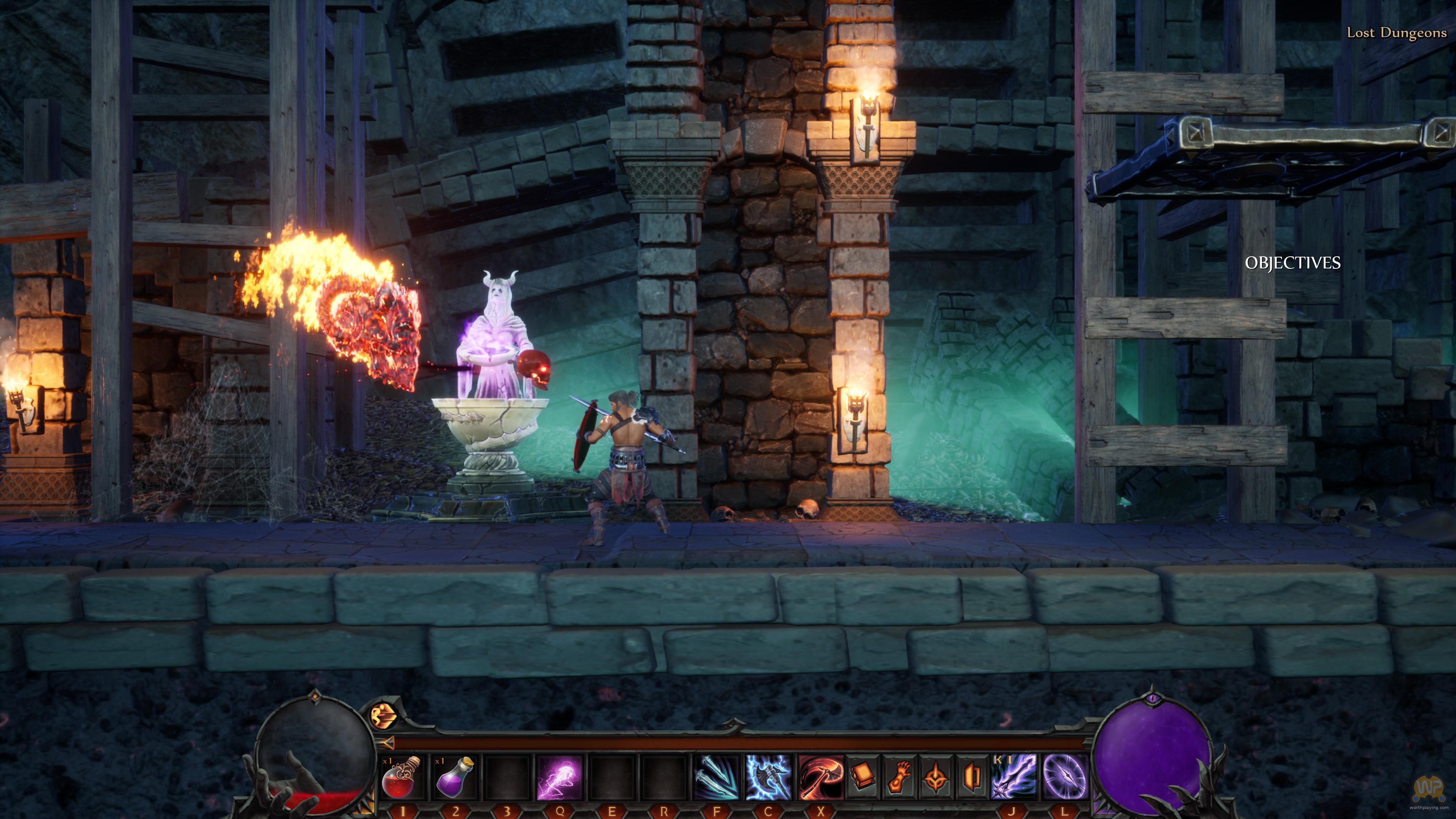Click the orange compass star button
The height and width of the screenshot is (819, 1456).
[936, 778]
